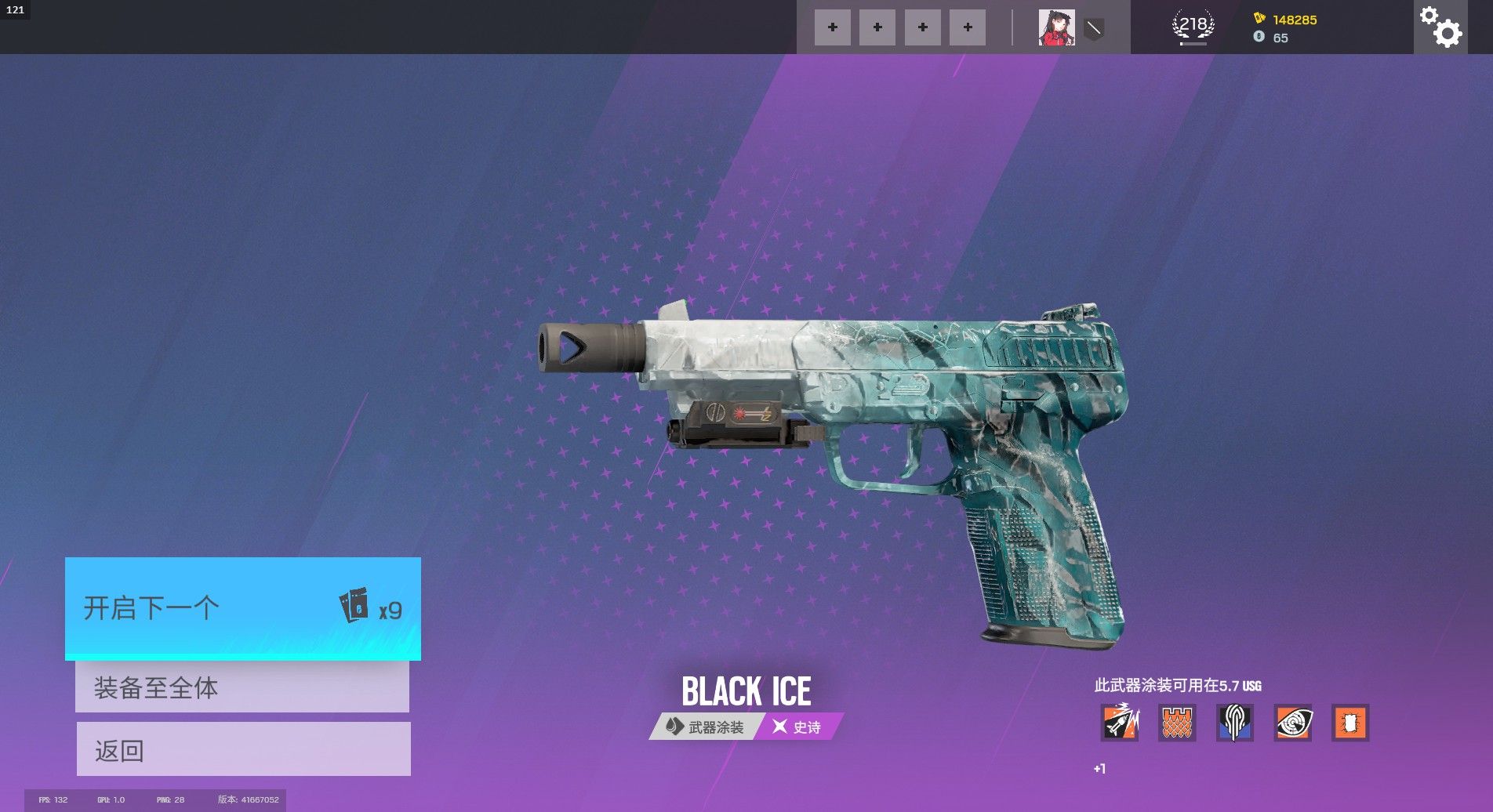Click the 武器涂装 weapon skin tag
1493x812 pixels.
(705, 727)
